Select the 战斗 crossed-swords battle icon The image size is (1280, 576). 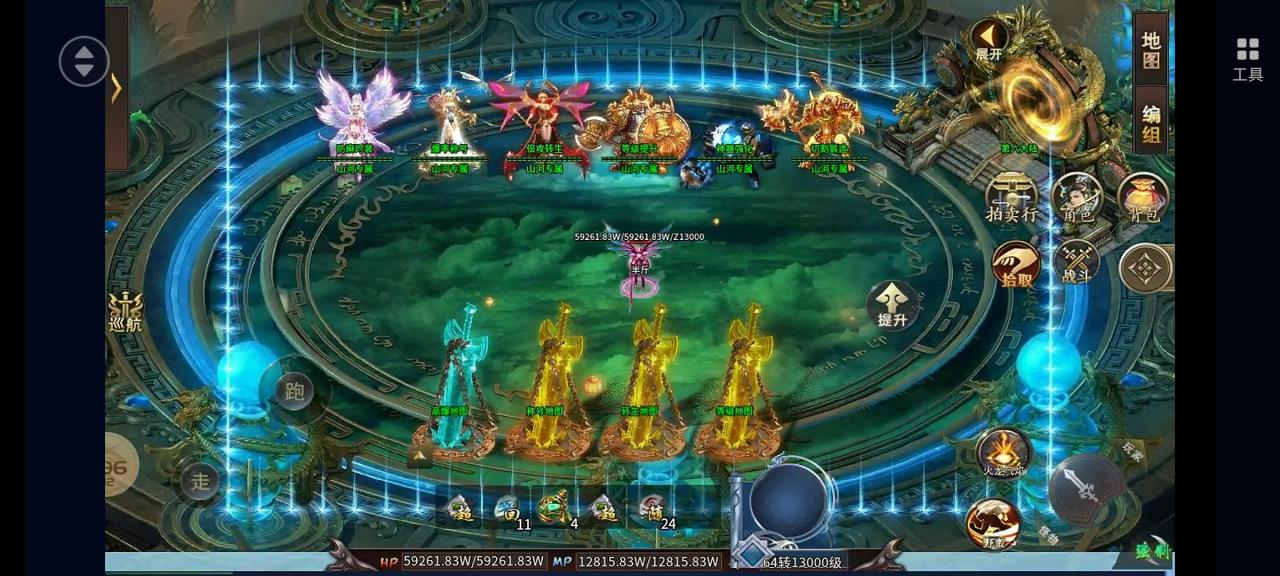coord(1077,262)
